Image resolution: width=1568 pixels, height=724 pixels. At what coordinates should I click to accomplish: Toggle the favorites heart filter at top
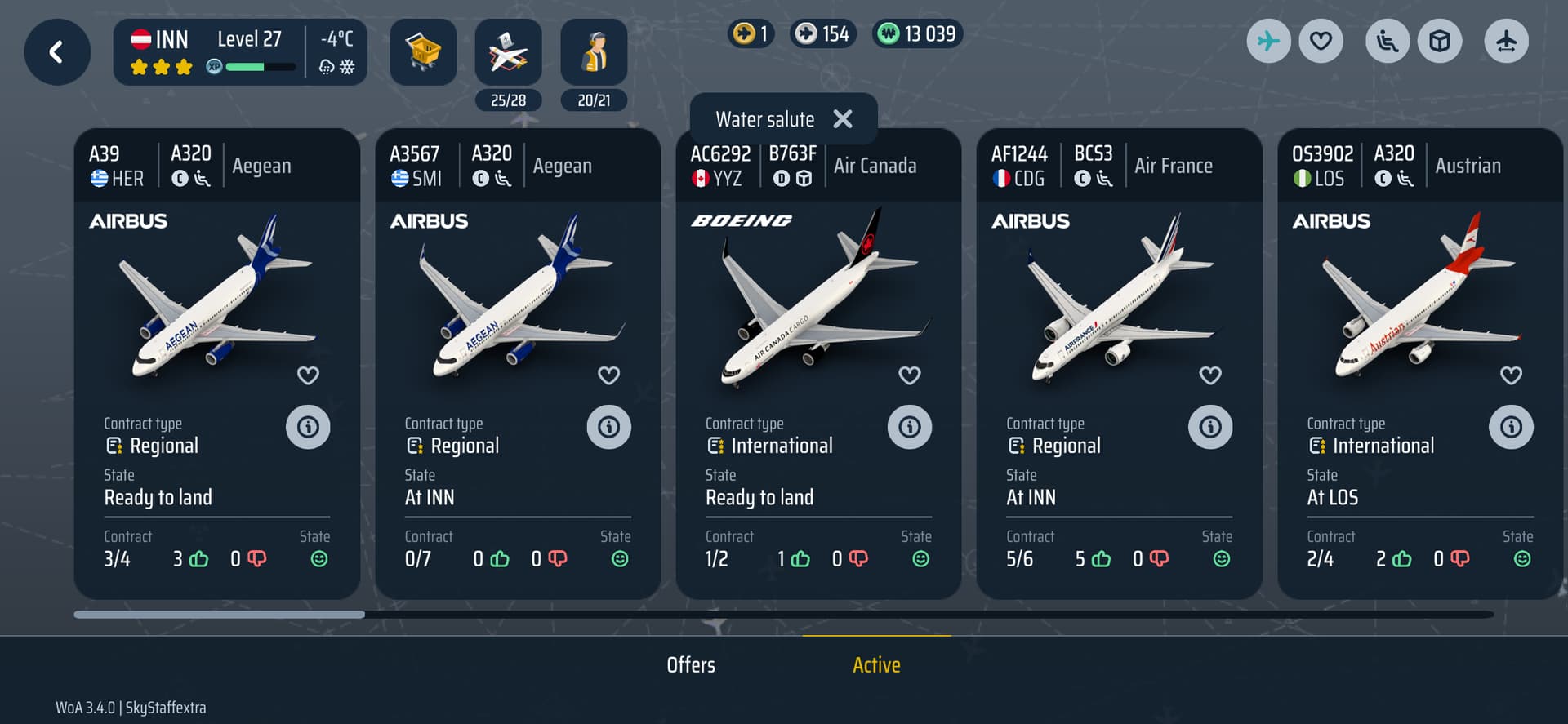coord(1321,41)
